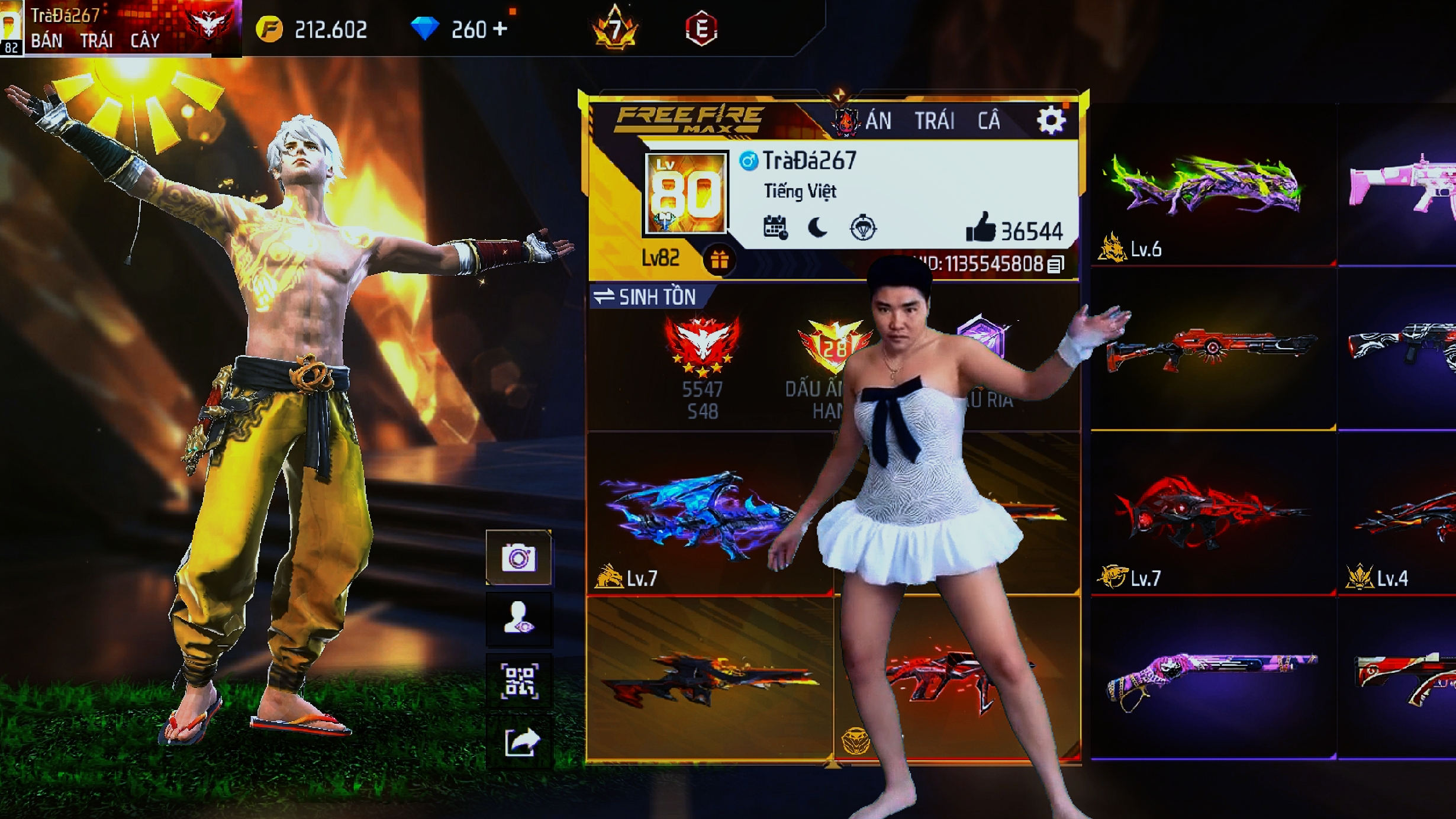Screen dimensions: 1456x819
Task: Select the crescent moon profile icon
Action: coord(818,228)
